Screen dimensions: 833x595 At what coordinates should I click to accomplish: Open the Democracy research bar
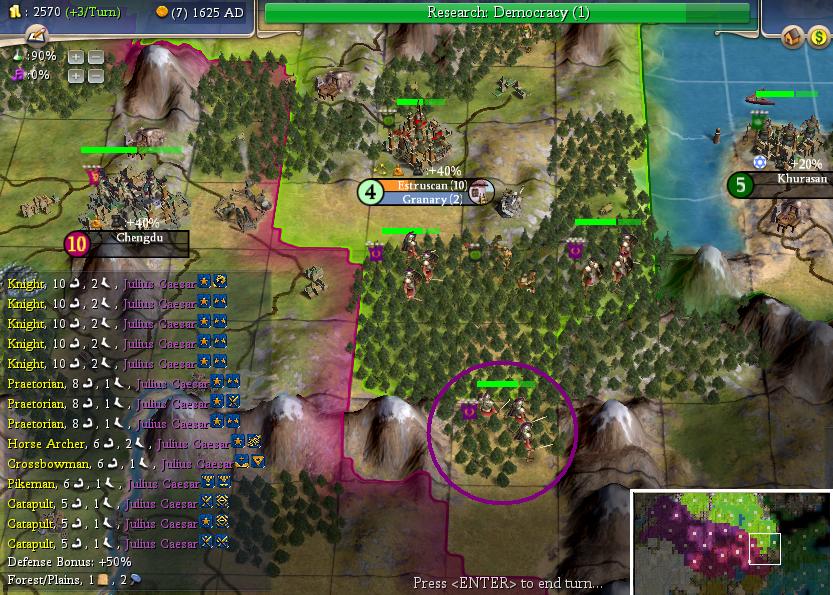(508, 13)
